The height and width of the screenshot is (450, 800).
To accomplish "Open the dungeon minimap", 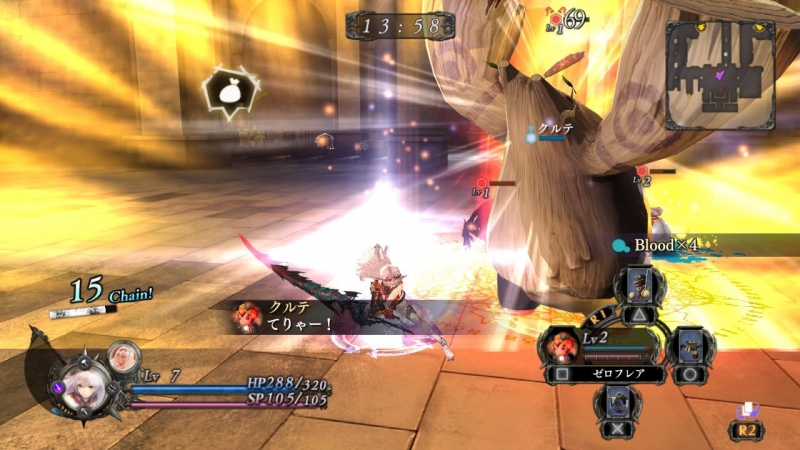I will (719, 77).
